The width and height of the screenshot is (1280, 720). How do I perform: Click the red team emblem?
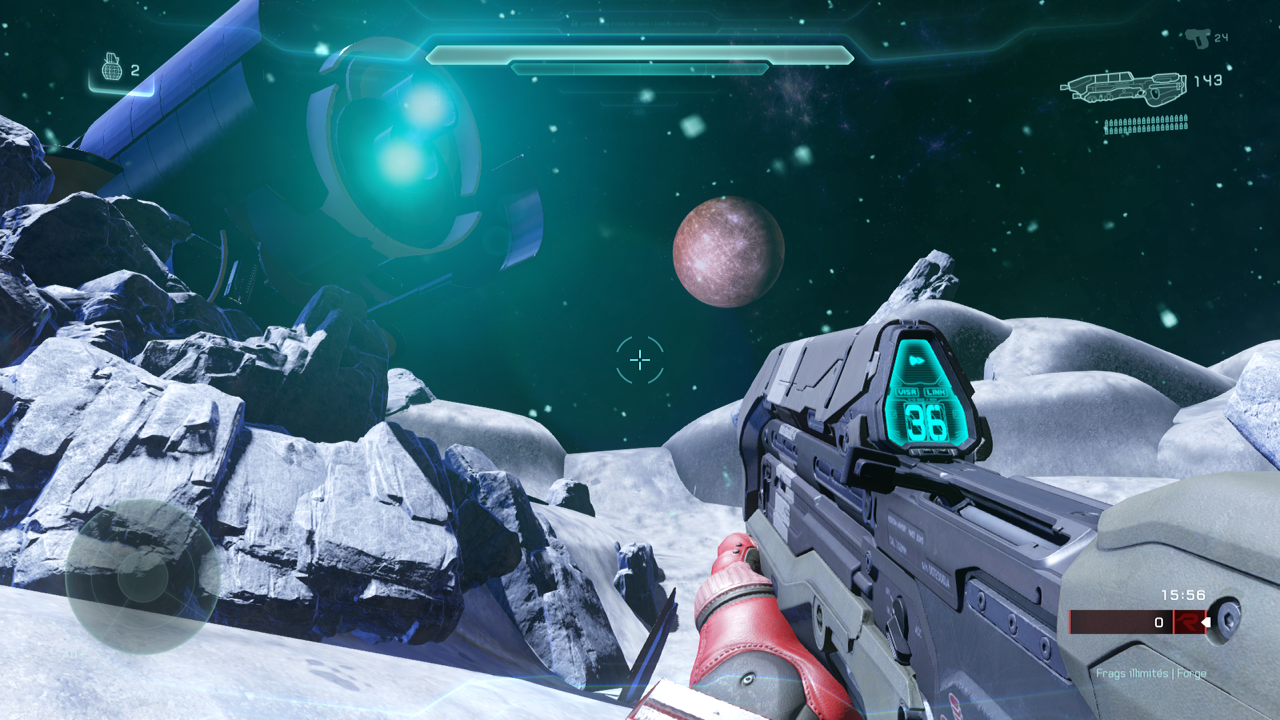tap(1188, 622)
